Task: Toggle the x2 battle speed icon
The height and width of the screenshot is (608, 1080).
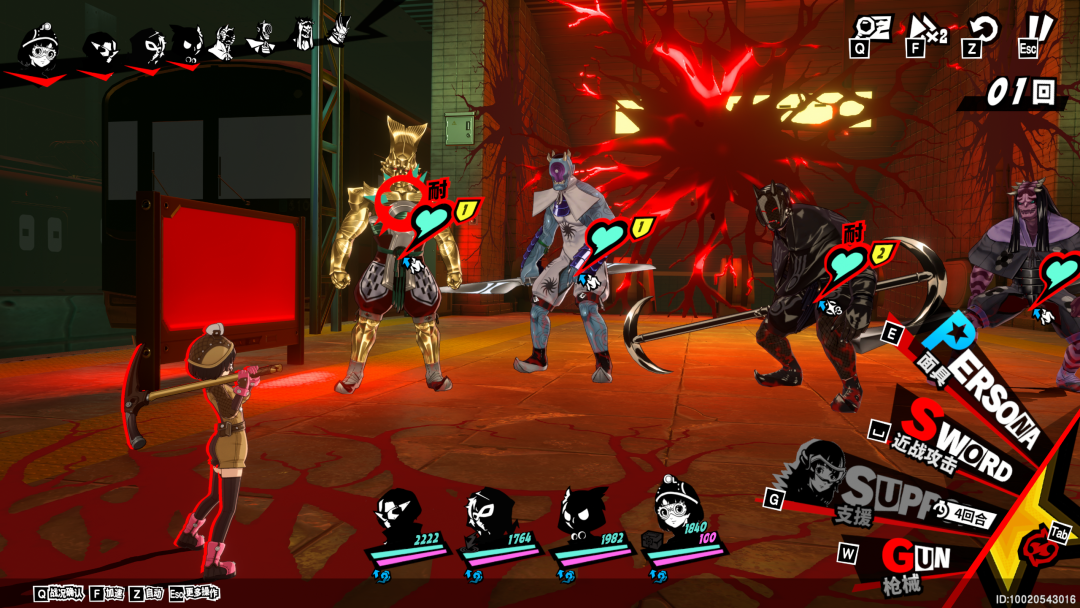Action: click(927, 30)
